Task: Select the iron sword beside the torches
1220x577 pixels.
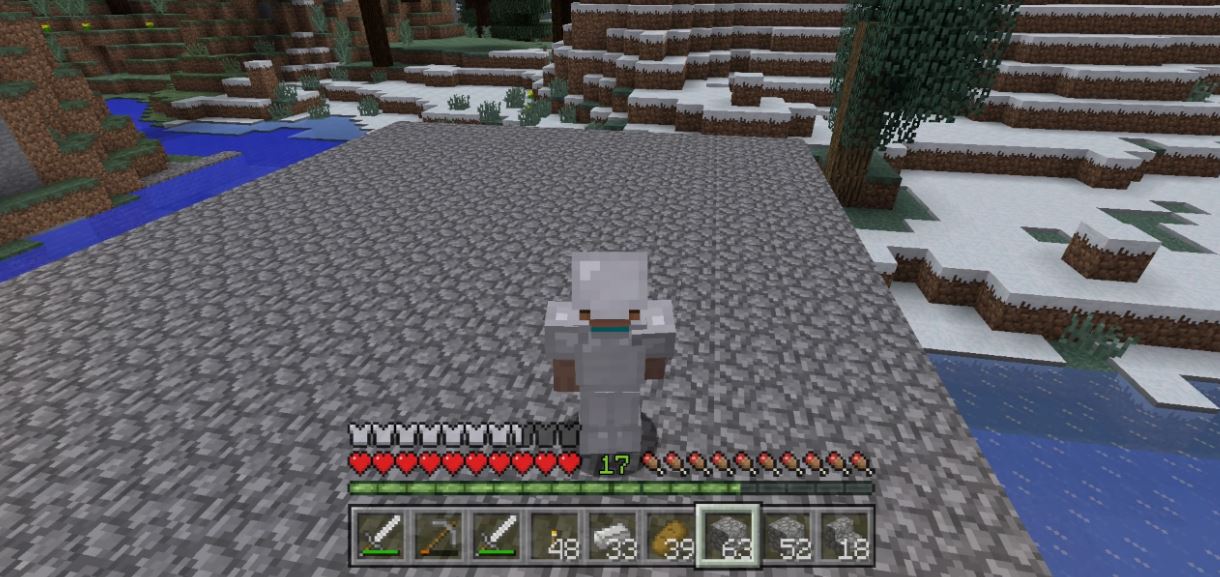Action: point(496,534)
